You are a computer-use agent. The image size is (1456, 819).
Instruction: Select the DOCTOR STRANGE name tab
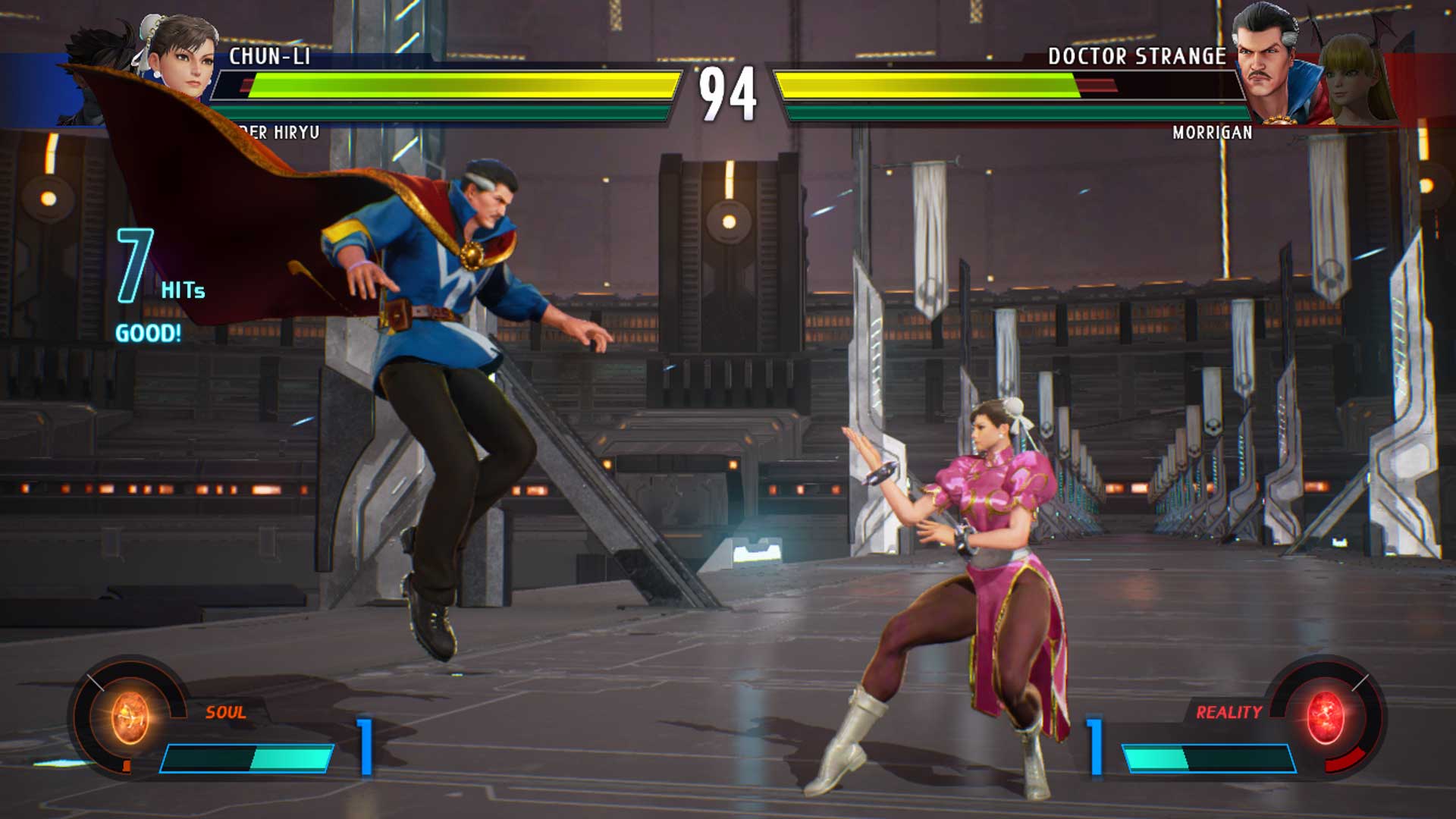[1137, 55]
